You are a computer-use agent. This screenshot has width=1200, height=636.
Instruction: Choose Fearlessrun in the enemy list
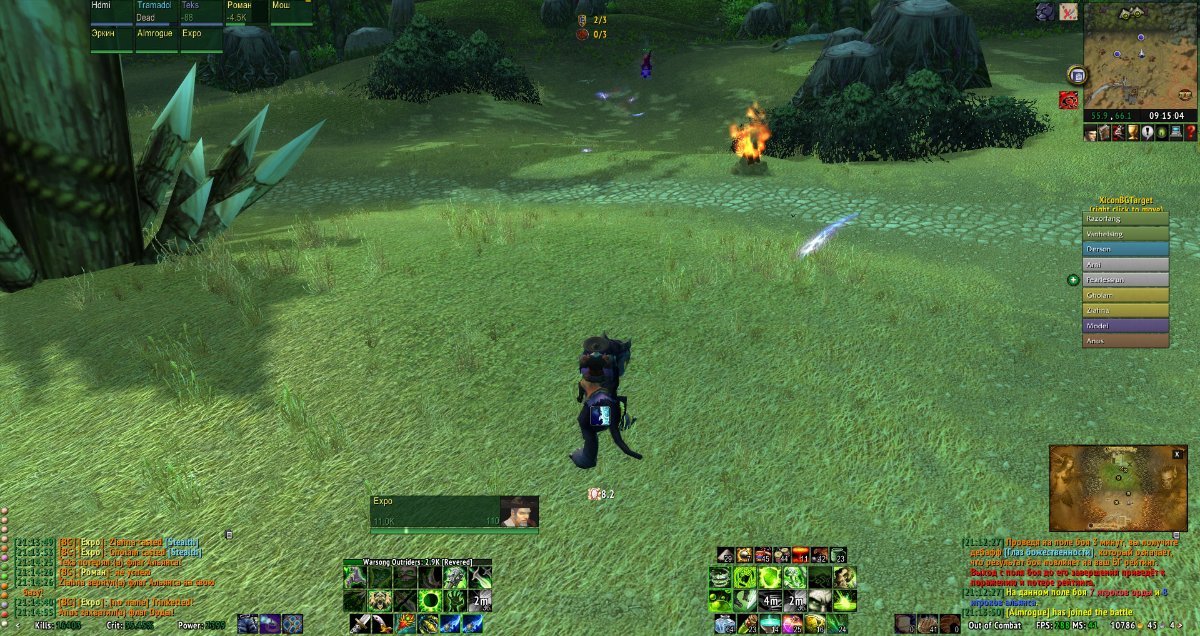click(x=1126, y=280)
